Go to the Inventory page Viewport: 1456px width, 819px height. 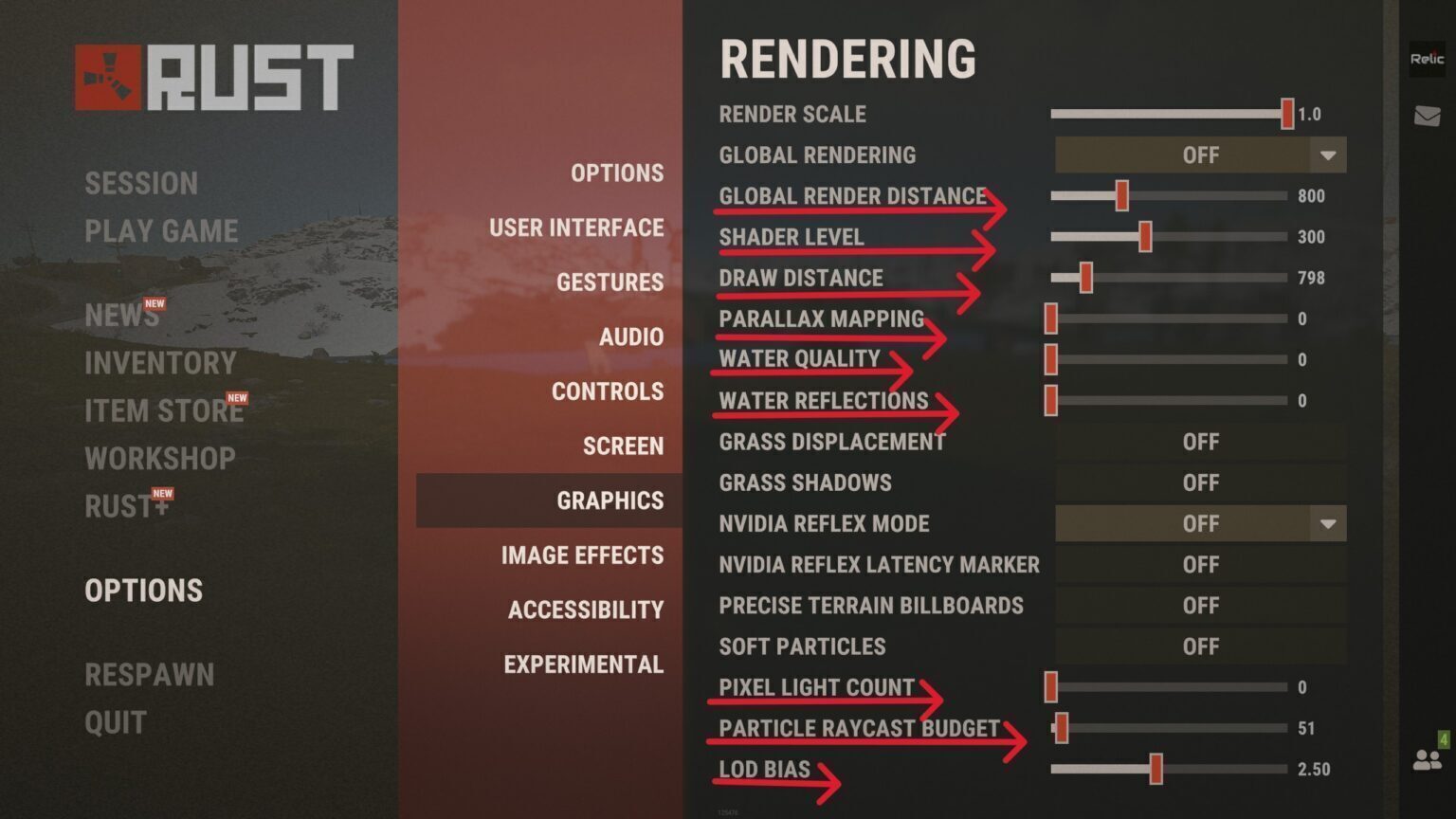[x=160, y=363]
